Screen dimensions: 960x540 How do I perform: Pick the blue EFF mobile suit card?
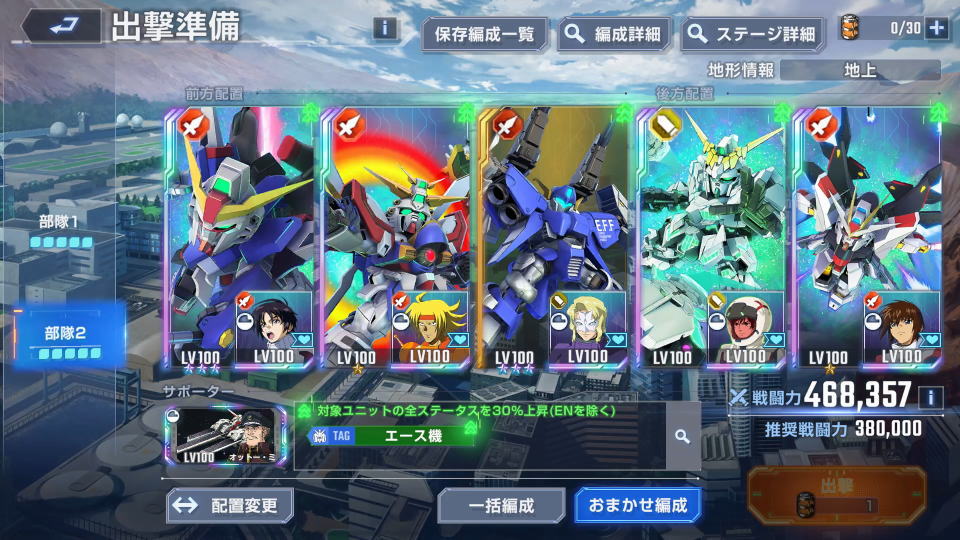point(553,238)
